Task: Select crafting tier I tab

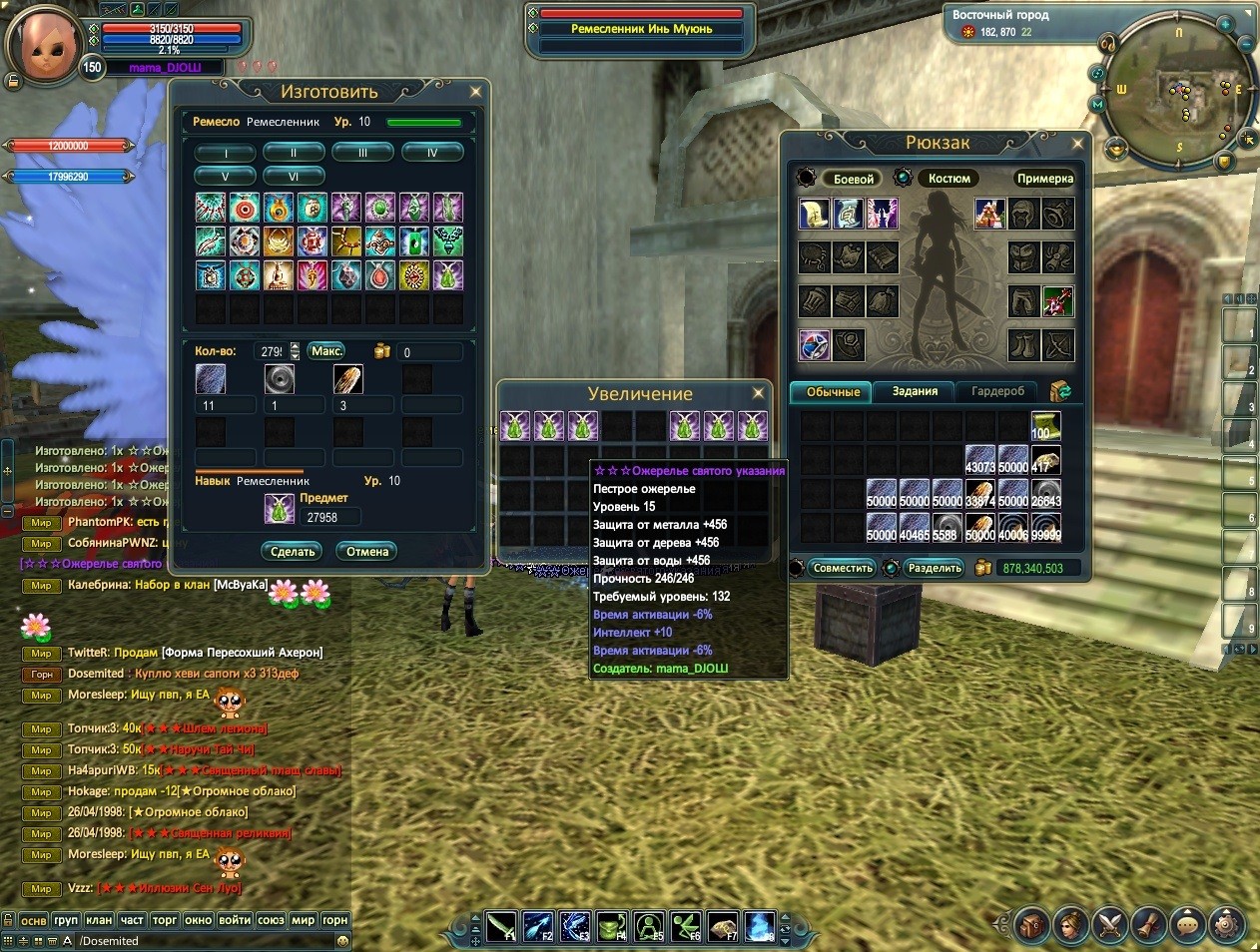Action: (225, 153)
